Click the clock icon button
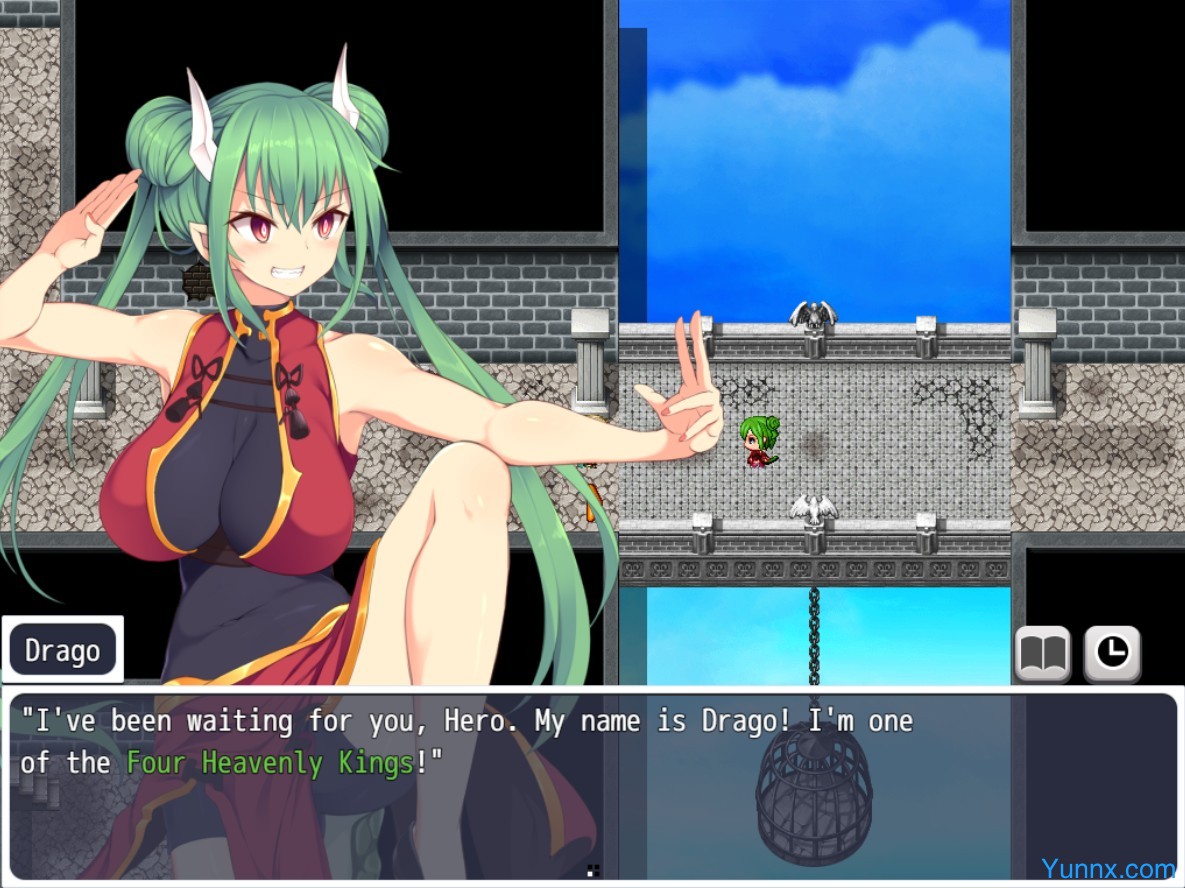This screenshot has height=888, width=1185. tap(1112, 654)
